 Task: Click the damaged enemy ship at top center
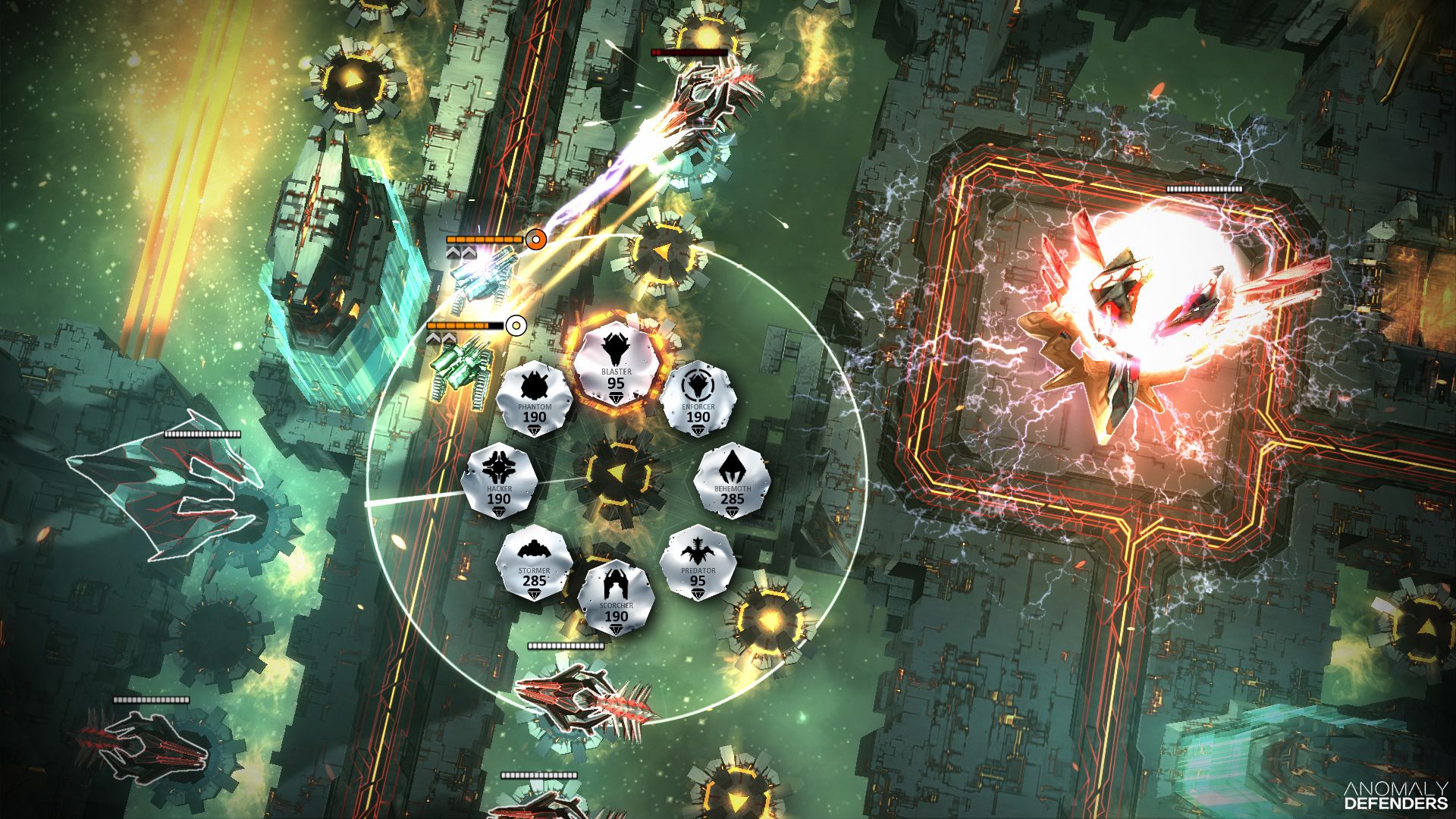point(705,99)
